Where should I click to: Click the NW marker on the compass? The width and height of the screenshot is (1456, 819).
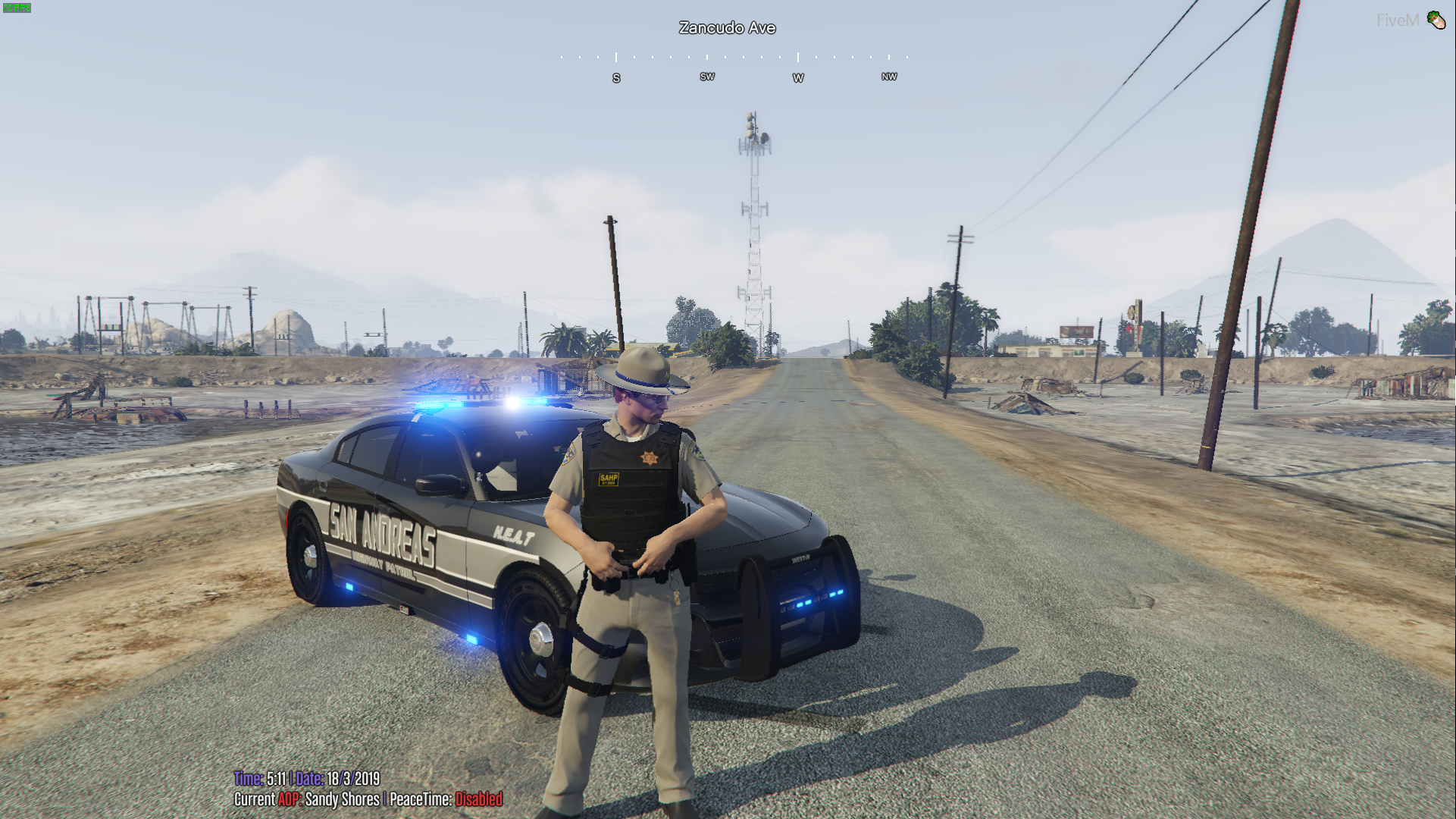click(x=889, y=76)
